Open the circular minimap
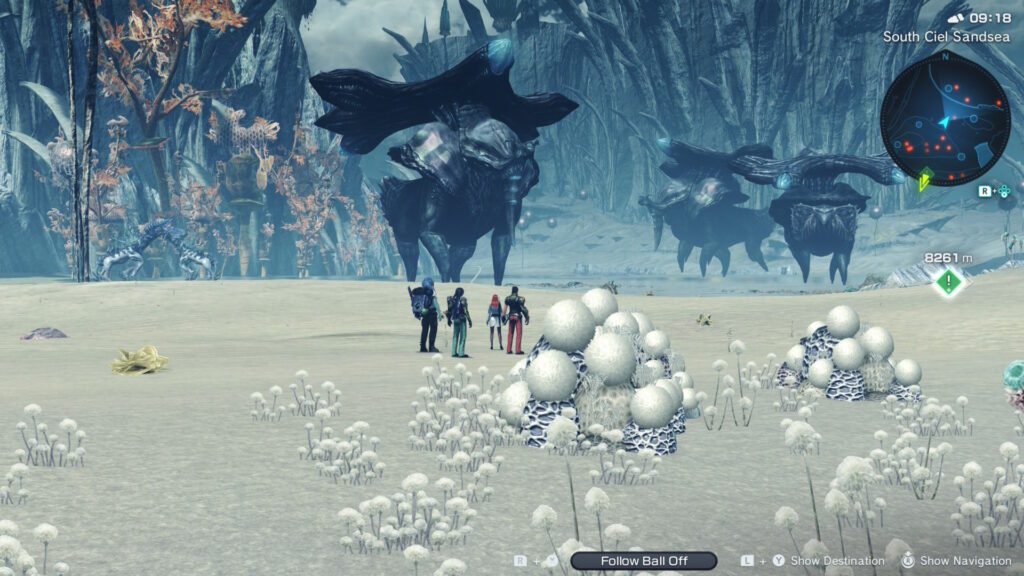 click(x=945, y=119)
